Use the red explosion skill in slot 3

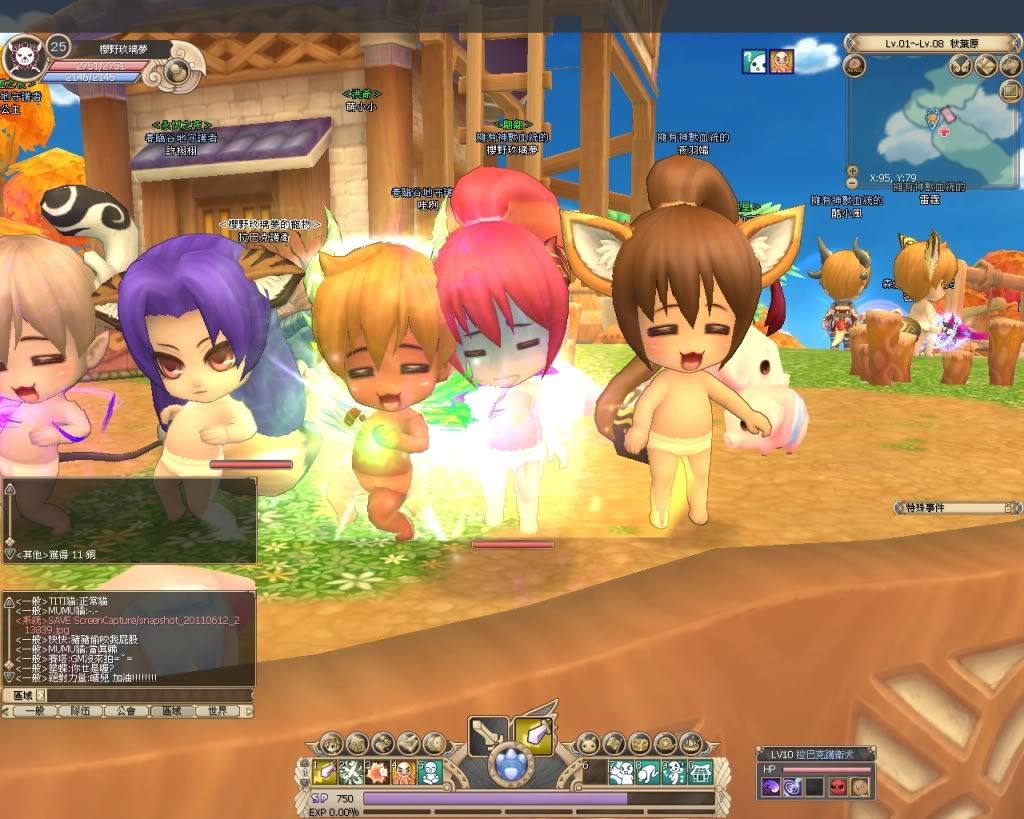tap(378, 771)
